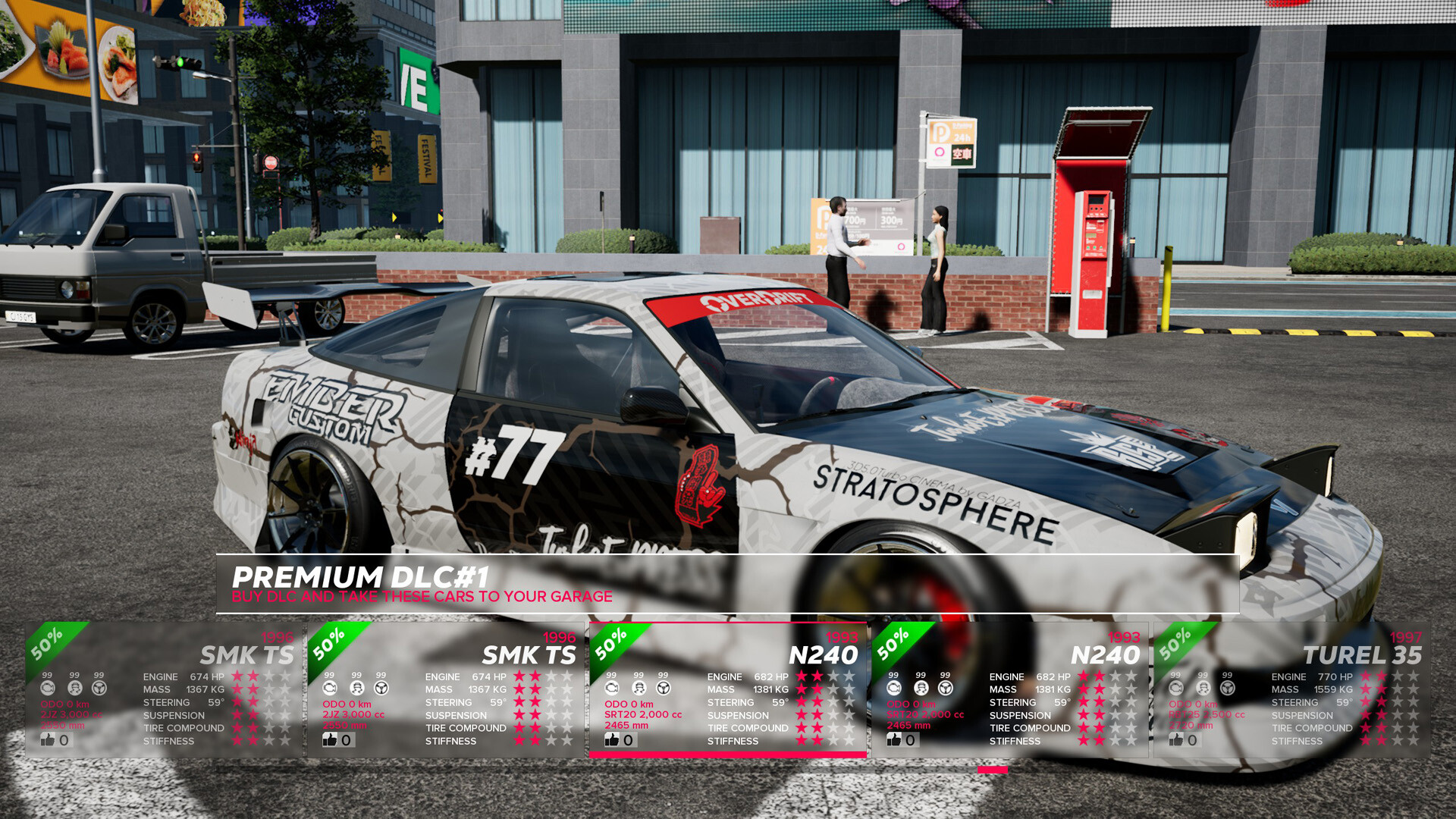Viewport: 1456px width, 819px height.
Task: Click the steering wheel icon on the TUREL 35 card
Action: [1228, 687]
